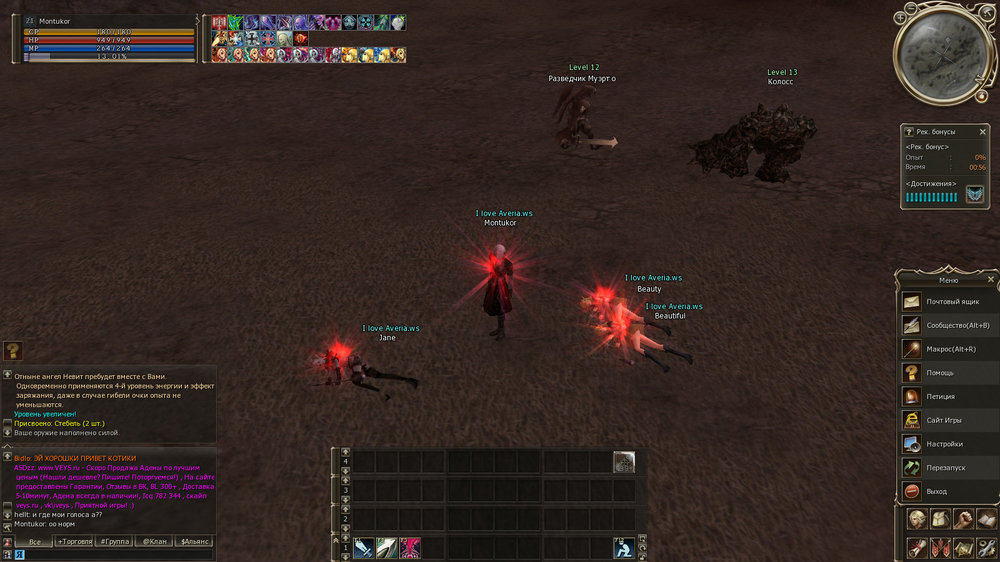Image resolution: width=1000 pixels, height=562 pixels.
Task: Click the yellow question mark quest icon
Action: (13, 350)
